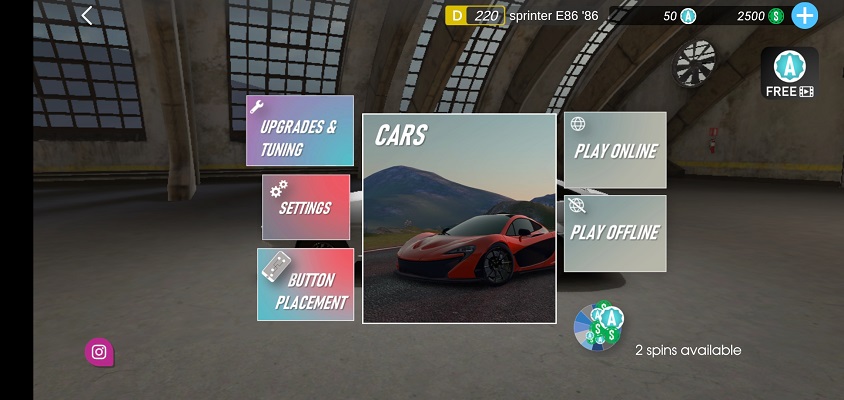This screenshot has height=400, width=844.
Task: Tap the blue plus to add currency
Action: tap(804, 15)
